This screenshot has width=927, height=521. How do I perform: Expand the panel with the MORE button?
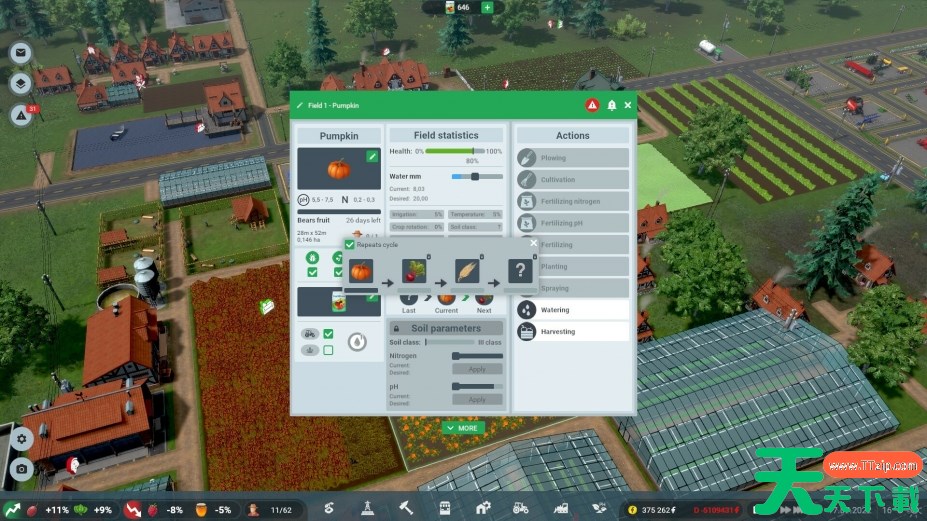(x=463, y=428)
